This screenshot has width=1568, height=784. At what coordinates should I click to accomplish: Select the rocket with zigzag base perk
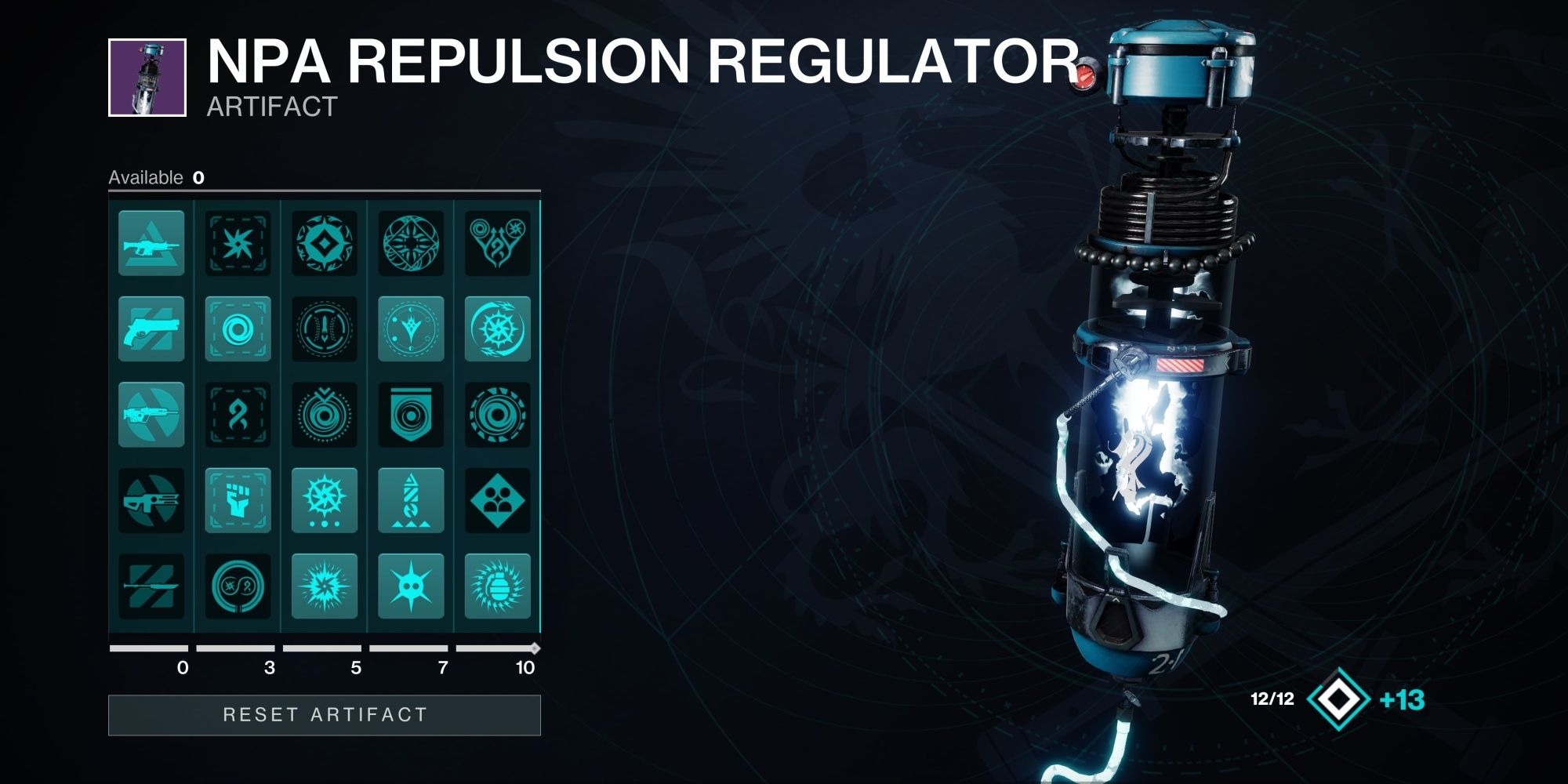pos(411,500)
